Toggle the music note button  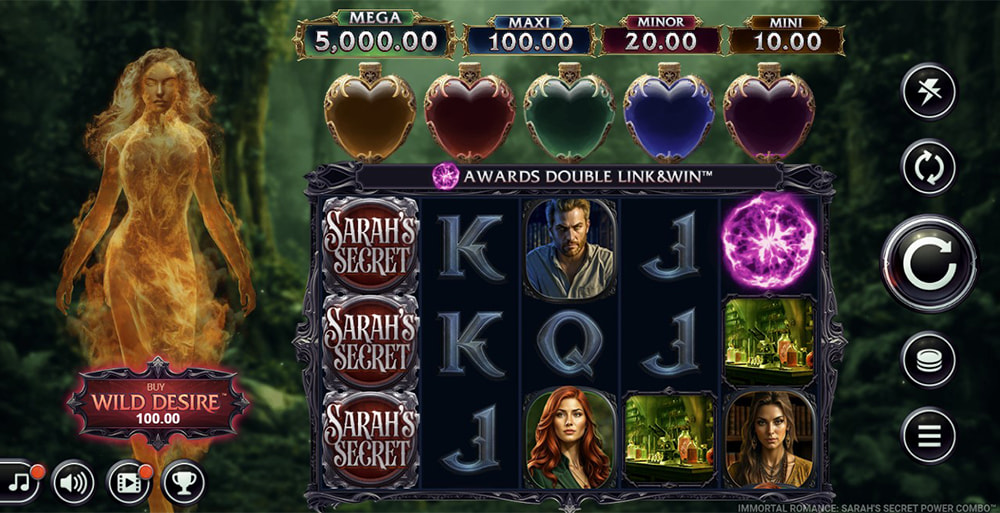point(17,484)
